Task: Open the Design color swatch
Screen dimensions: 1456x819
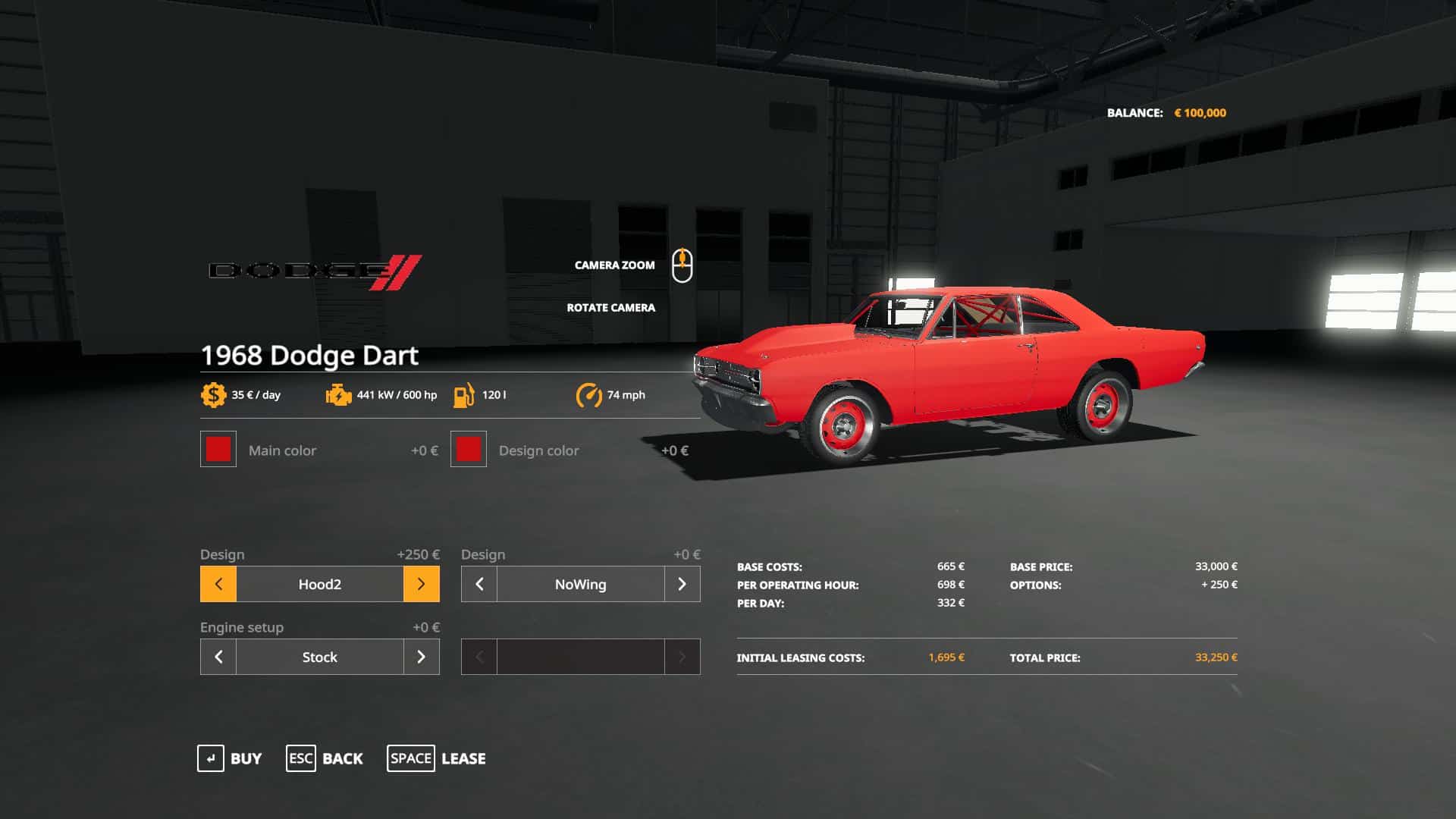Action: (469, 450)
